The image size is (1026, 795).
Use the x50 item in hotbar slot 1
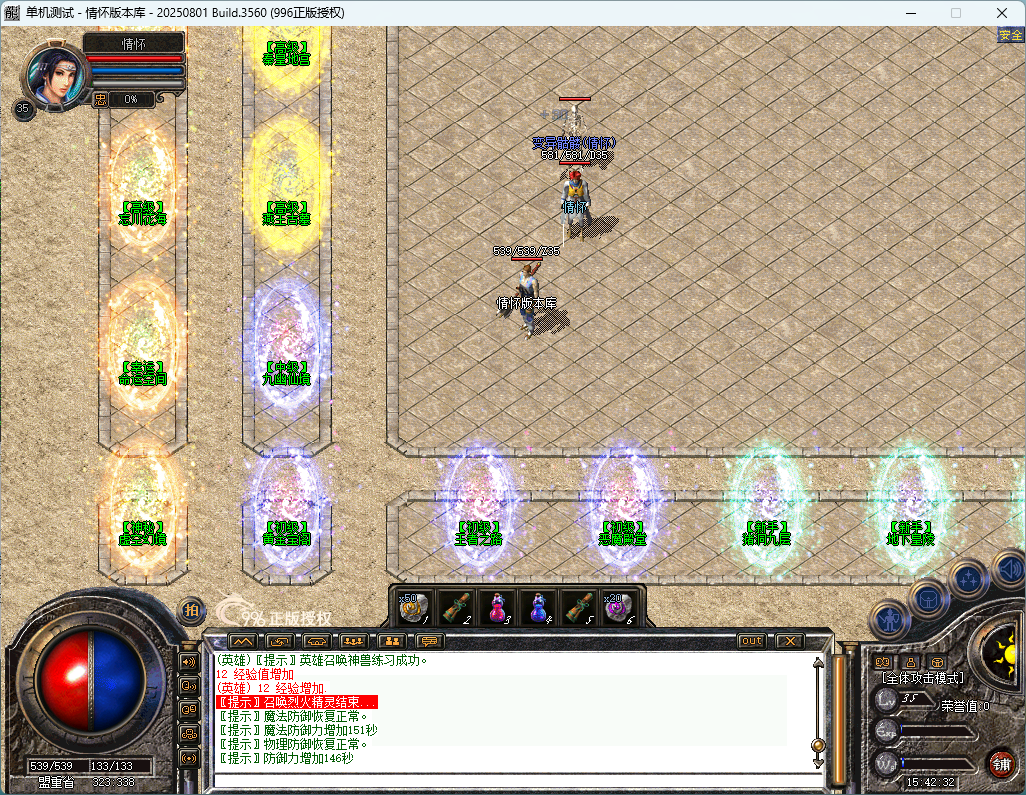pos(415,607)
